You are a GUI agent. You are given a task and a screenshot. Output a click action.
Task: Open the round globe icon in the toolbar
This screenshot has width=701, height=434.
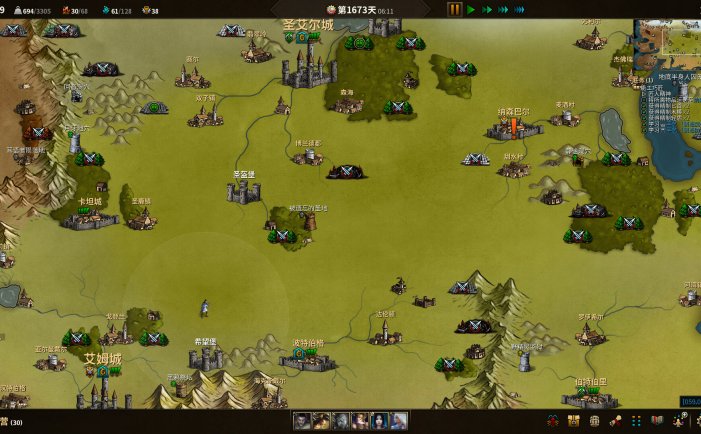(595, 421)
